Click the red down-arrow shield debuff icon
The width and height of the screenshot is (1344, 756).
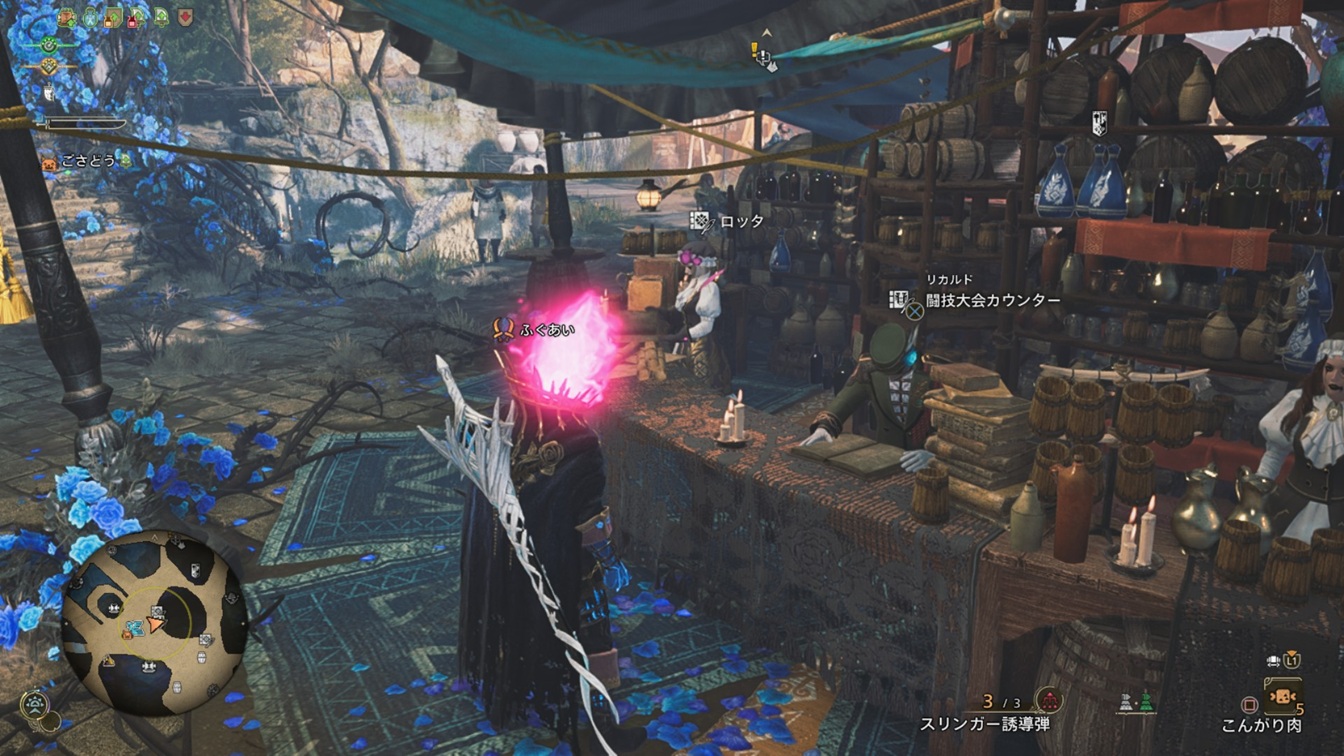pyautogui.click(x=185, y=17)
